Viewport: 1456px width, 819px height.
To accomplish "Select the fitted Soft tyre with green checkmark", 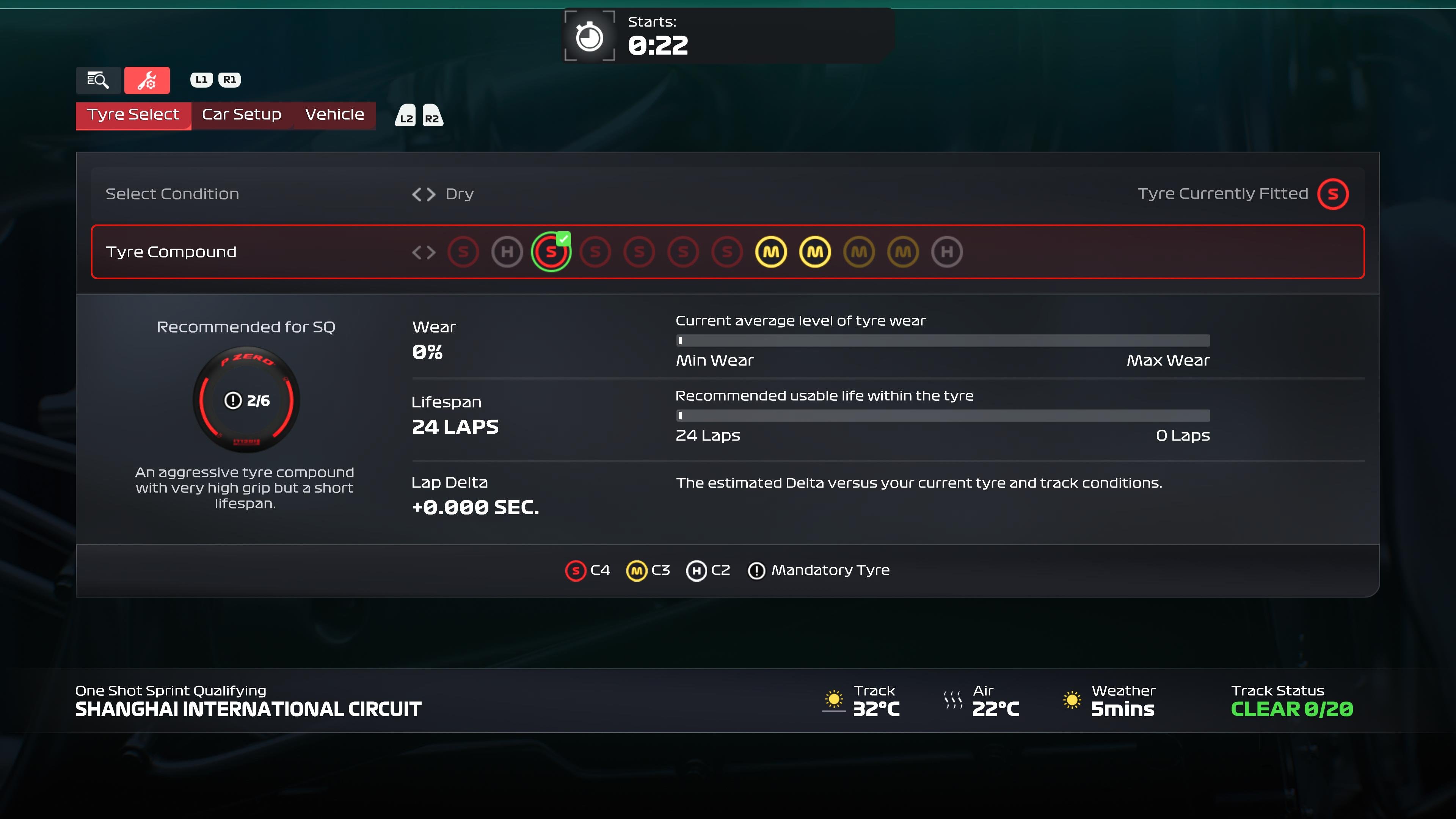I will click(551, 253).
